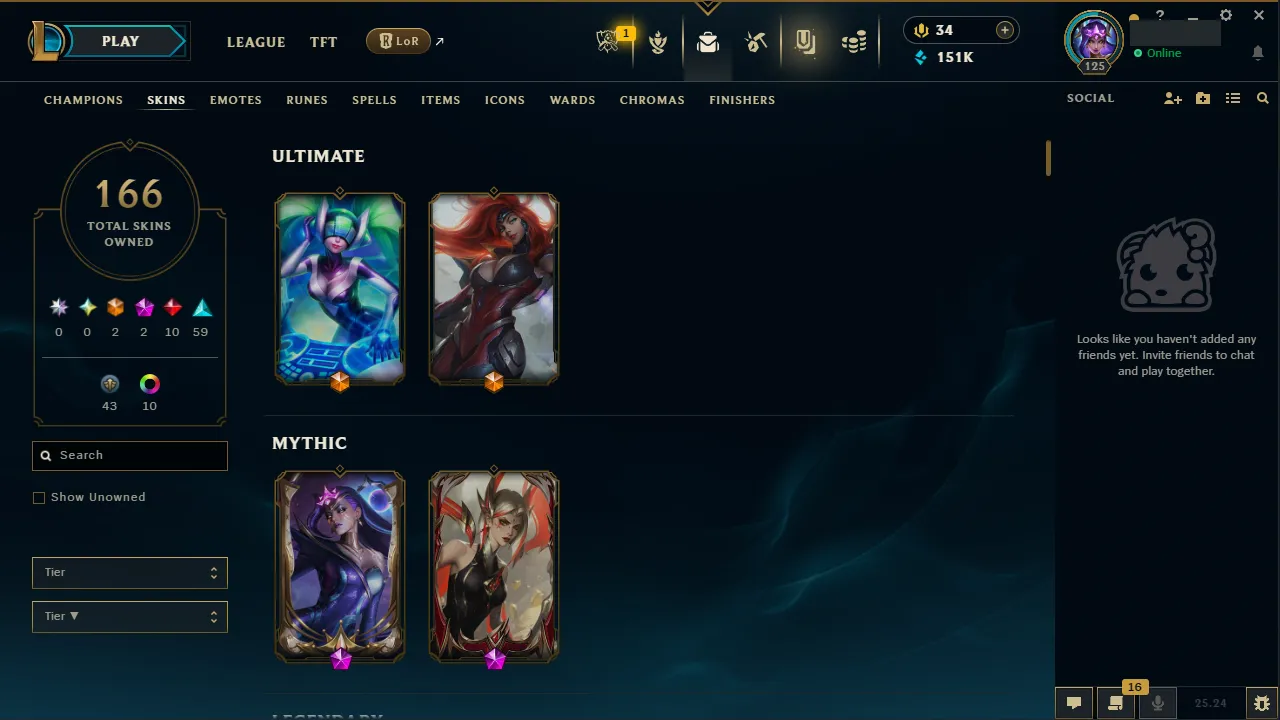Open the missions icon in the top bar
The width and height of the screenshot is (1280, 720).
click(658, 41)
